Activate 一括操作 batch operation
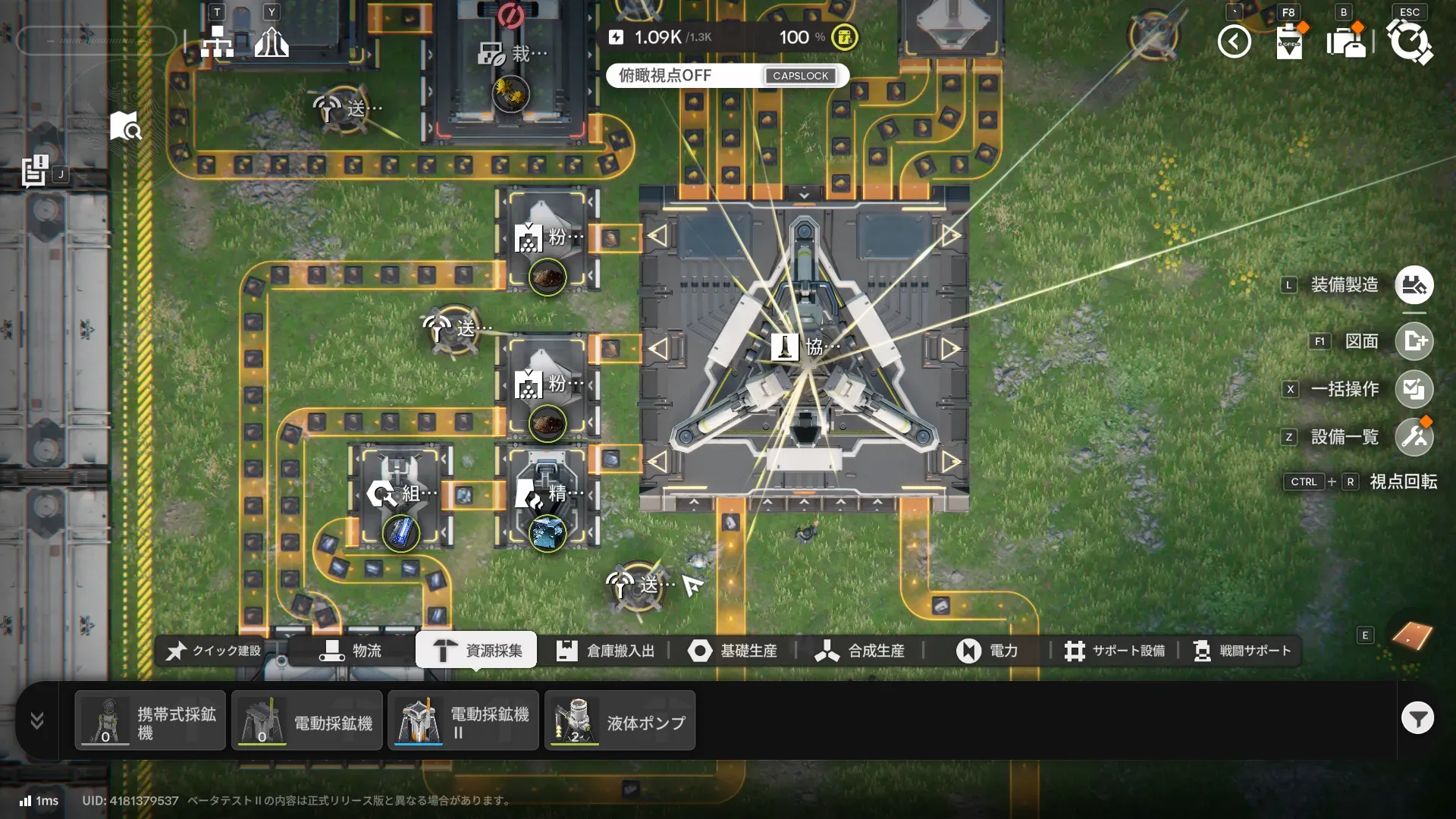Viewport: 1456px width, 819px height. pos(1414,389)
